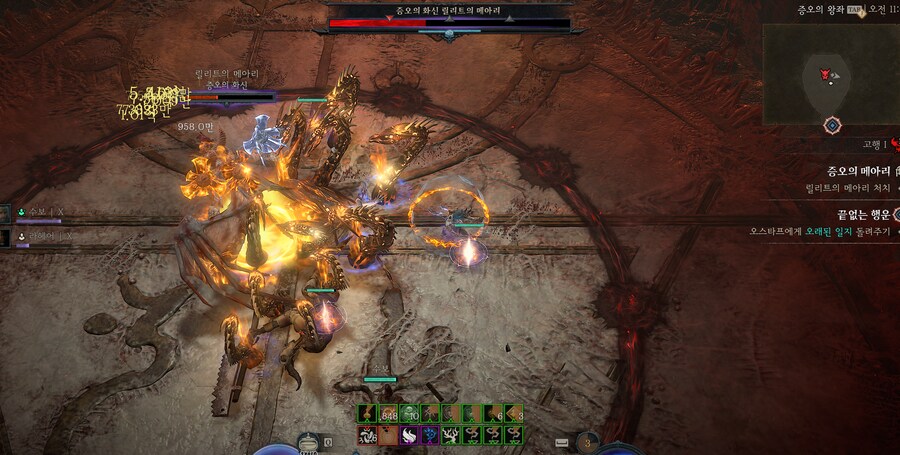Open the minimap in the top-right corner

click(x=830, y=72)
